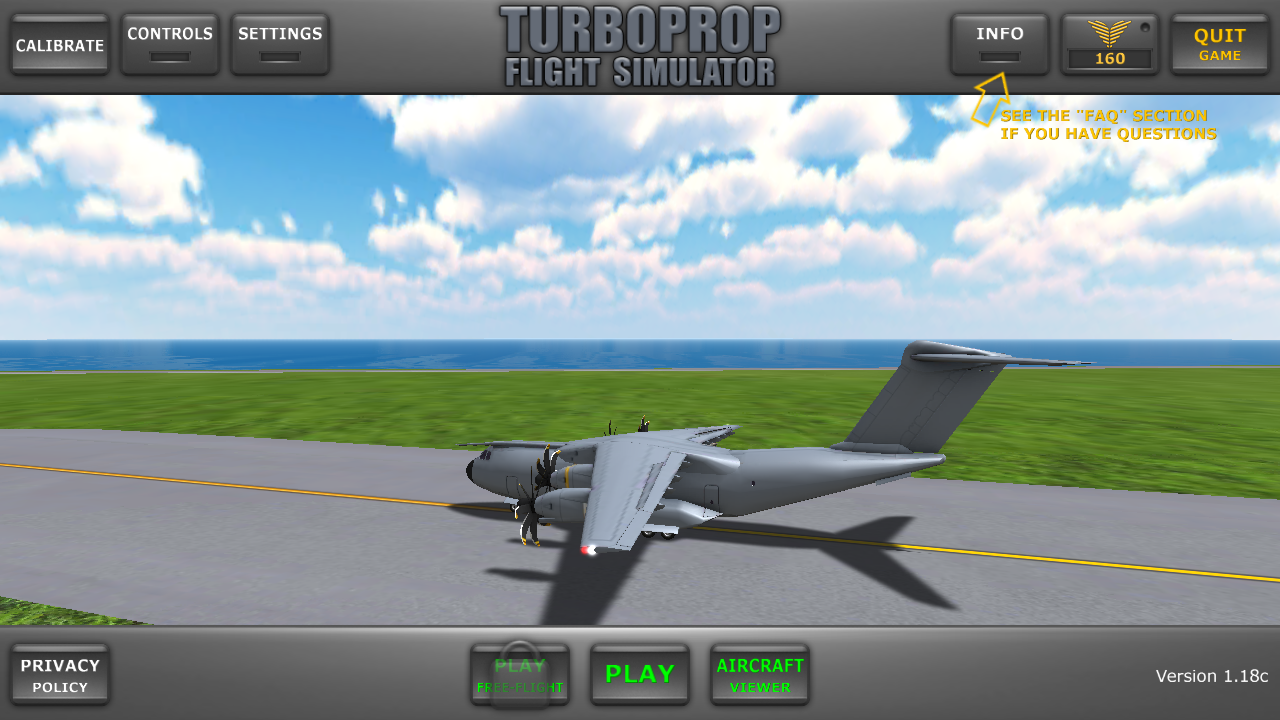1280x720 pixels.
Task: Click the indicator bar under SETTINGS
Action: pos(279,58)
